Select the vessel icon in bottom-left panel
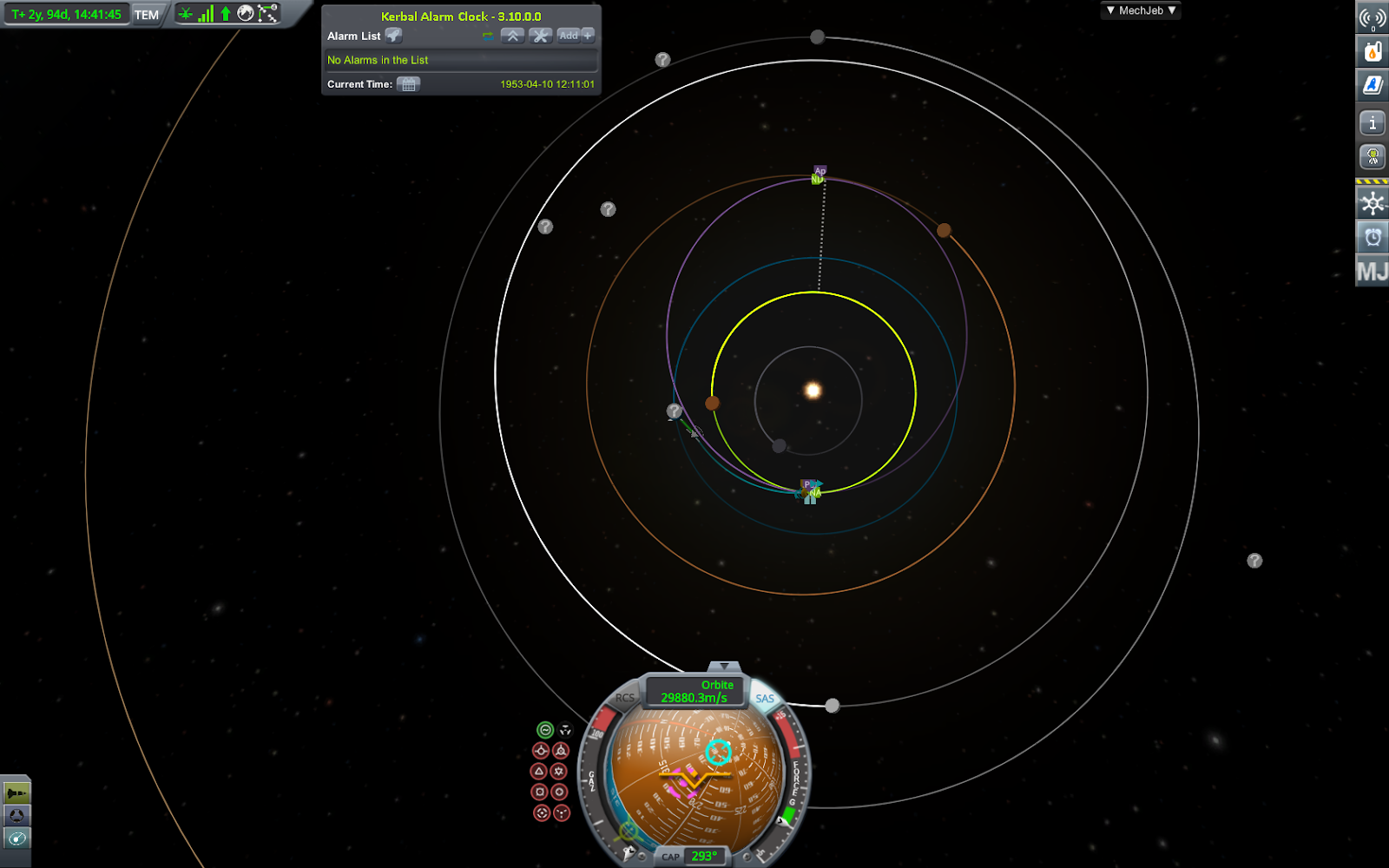 [x=16, y=792]
